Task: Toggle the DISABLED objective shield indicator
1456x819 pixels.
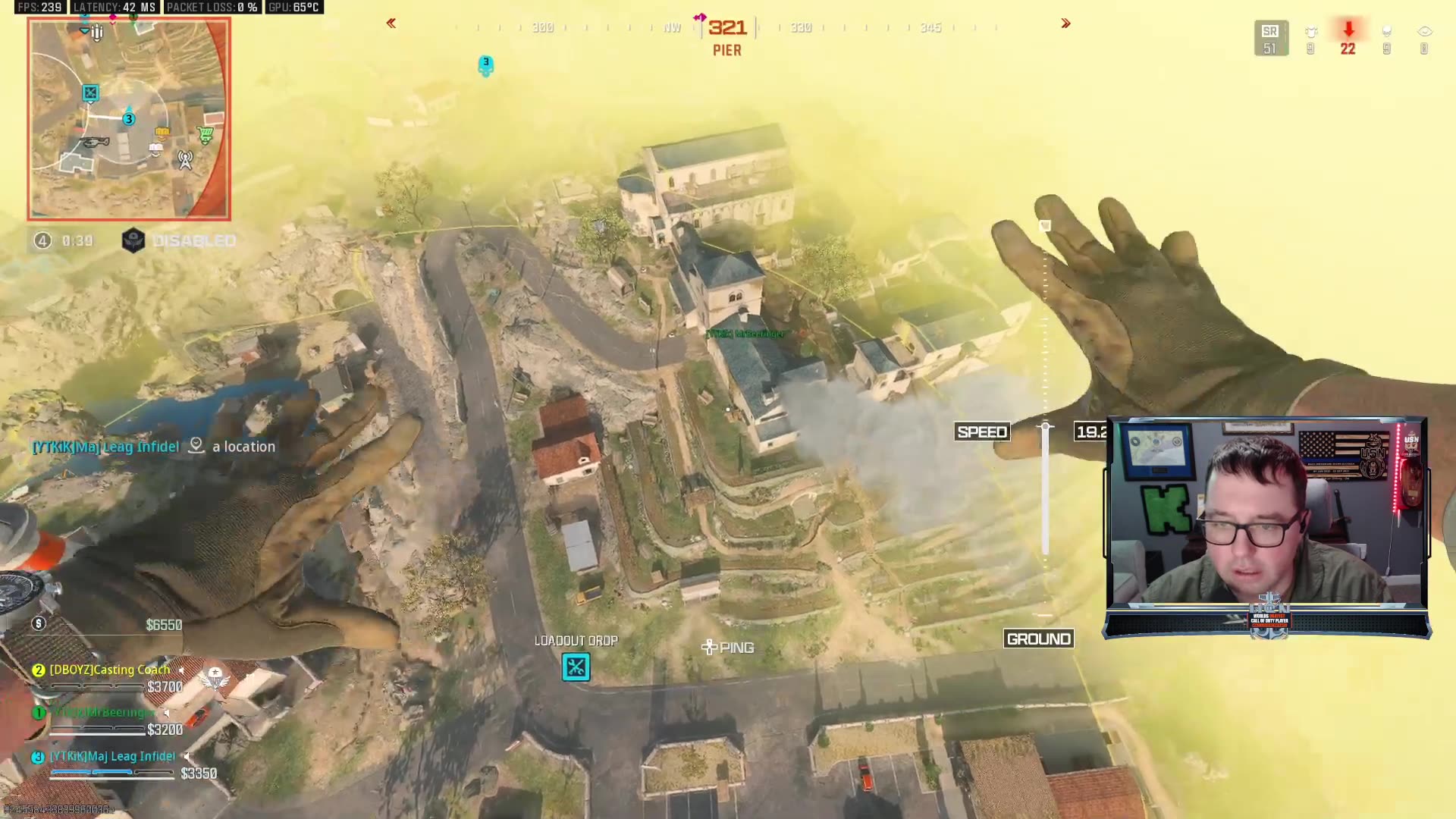Action: click(133, 240)
